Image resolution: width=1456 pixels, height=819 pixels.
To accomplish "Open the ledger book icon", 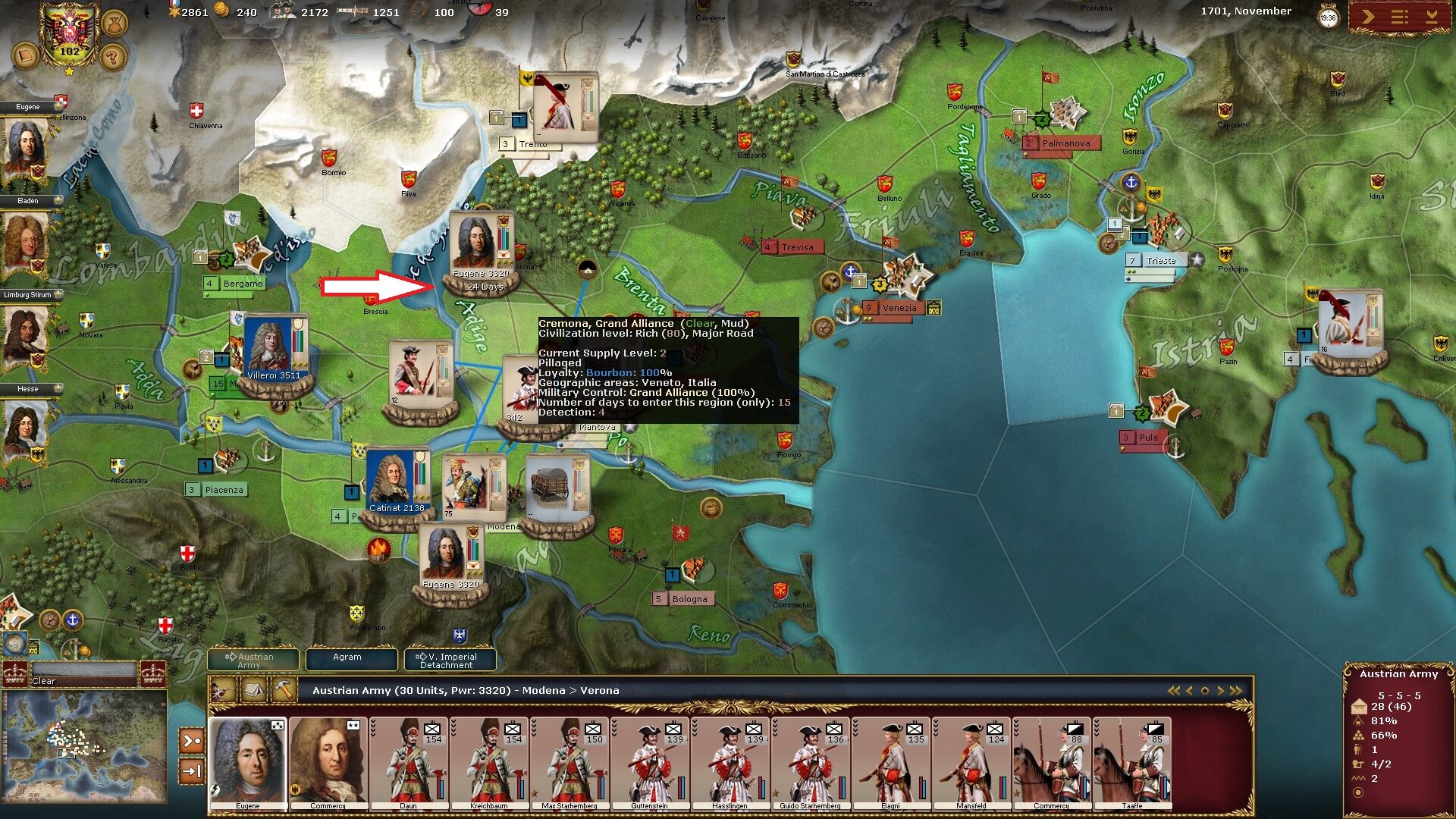I will [x=24, y=57].
